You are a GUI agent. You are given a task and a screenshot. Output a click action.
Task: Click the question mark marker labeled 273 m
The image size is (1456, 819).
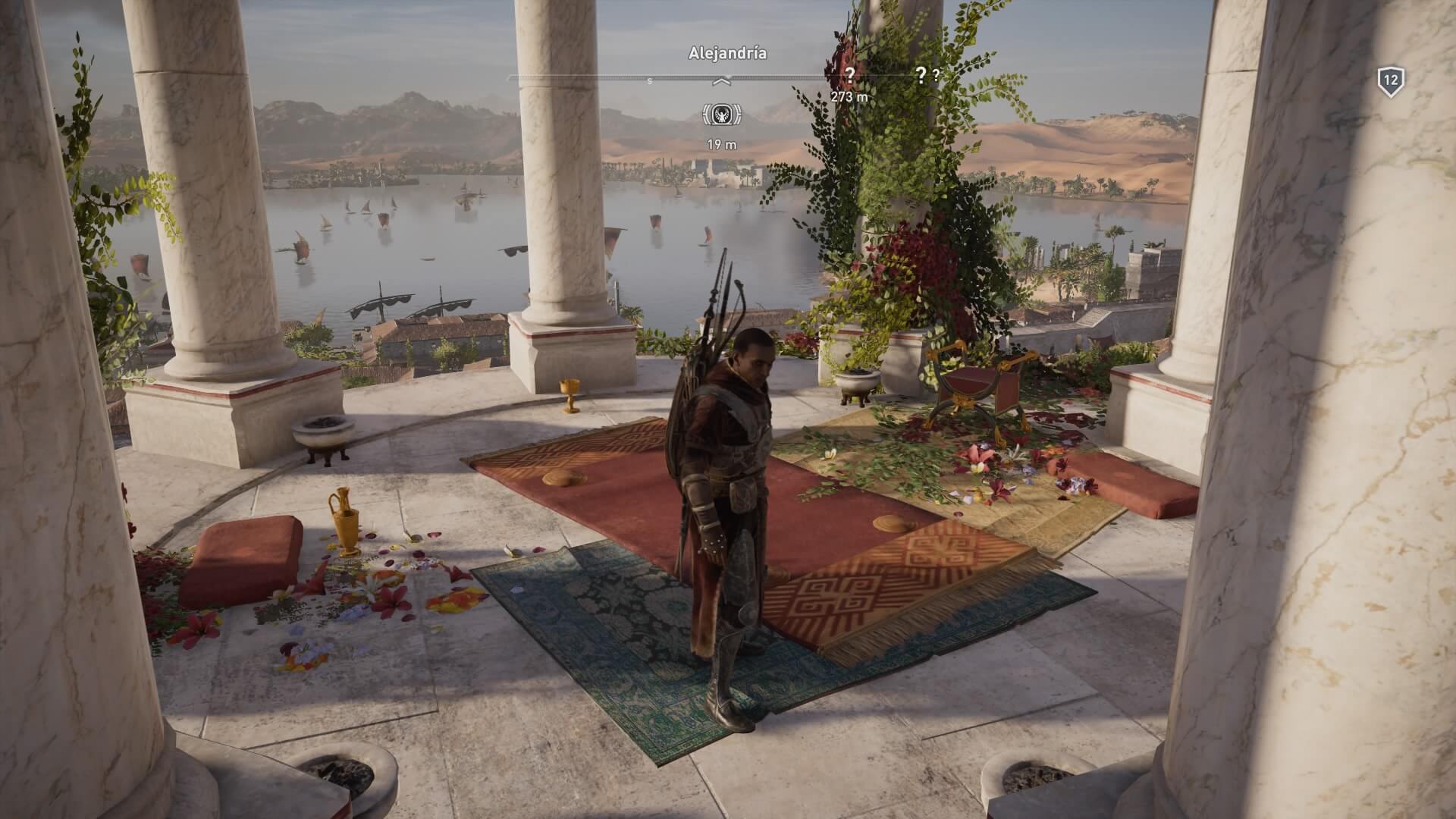coord(850,74)
